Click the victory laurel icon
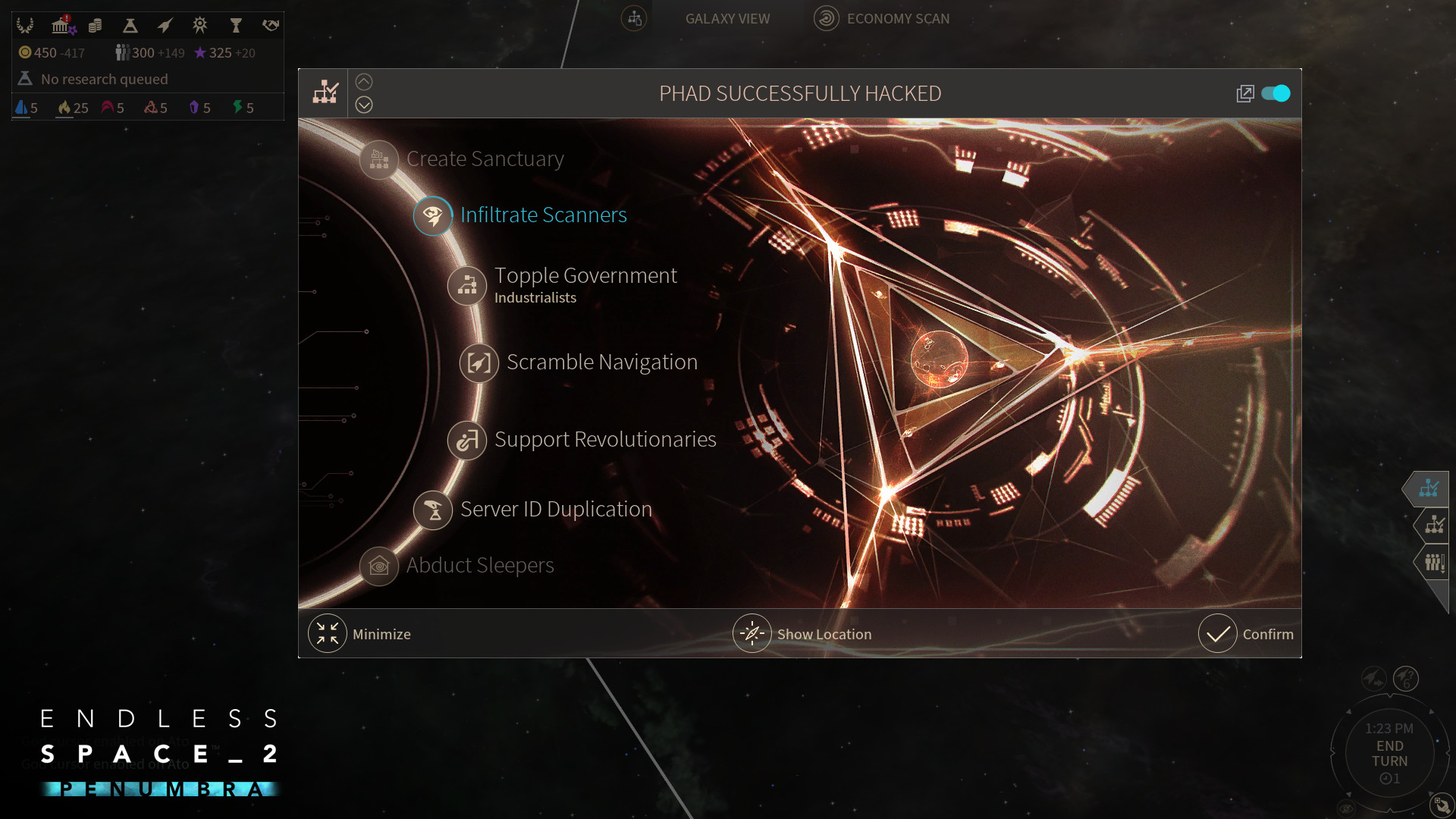 (25, 25)
